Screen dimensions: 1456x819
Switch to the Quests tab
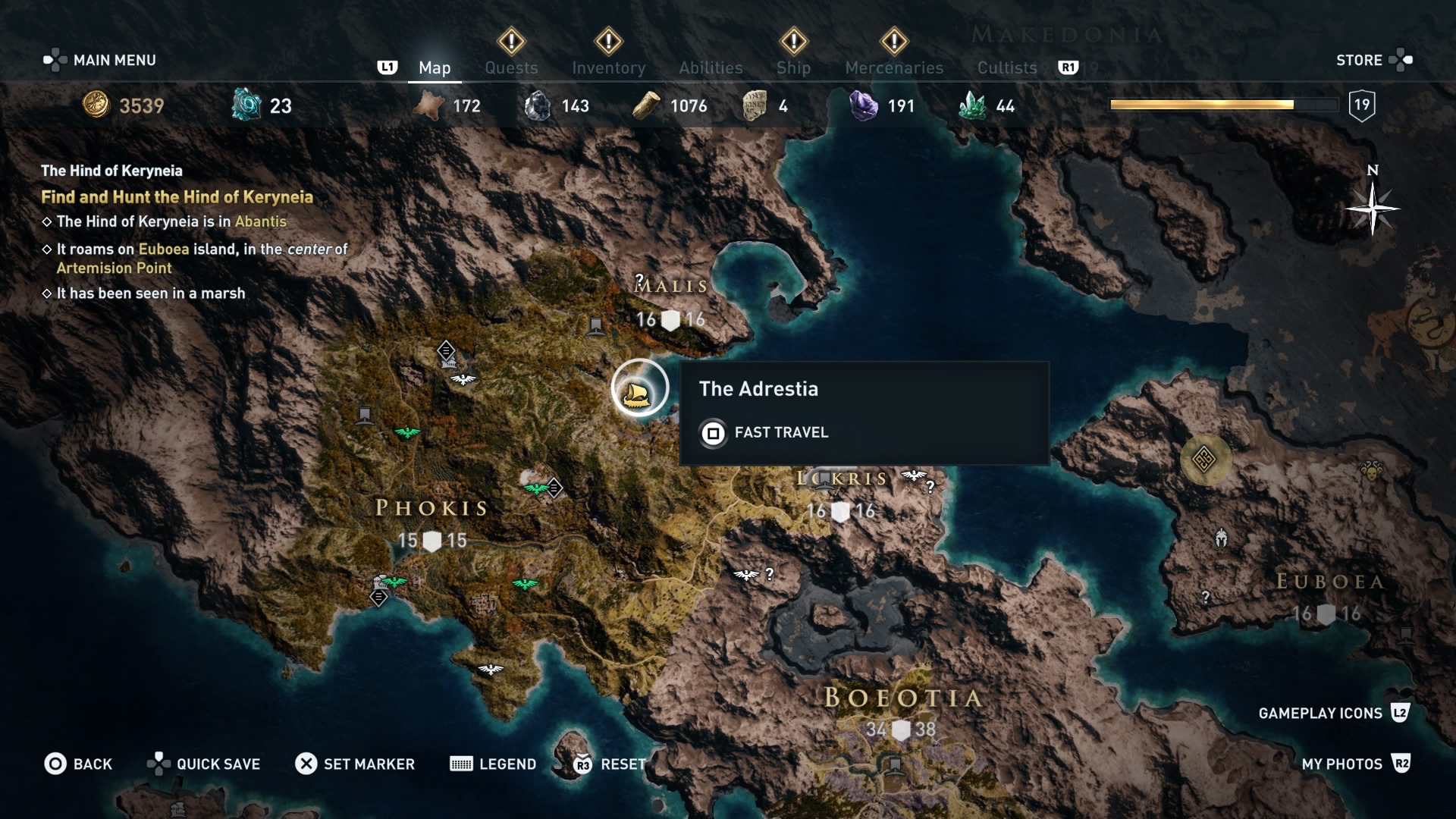(511, 67)
